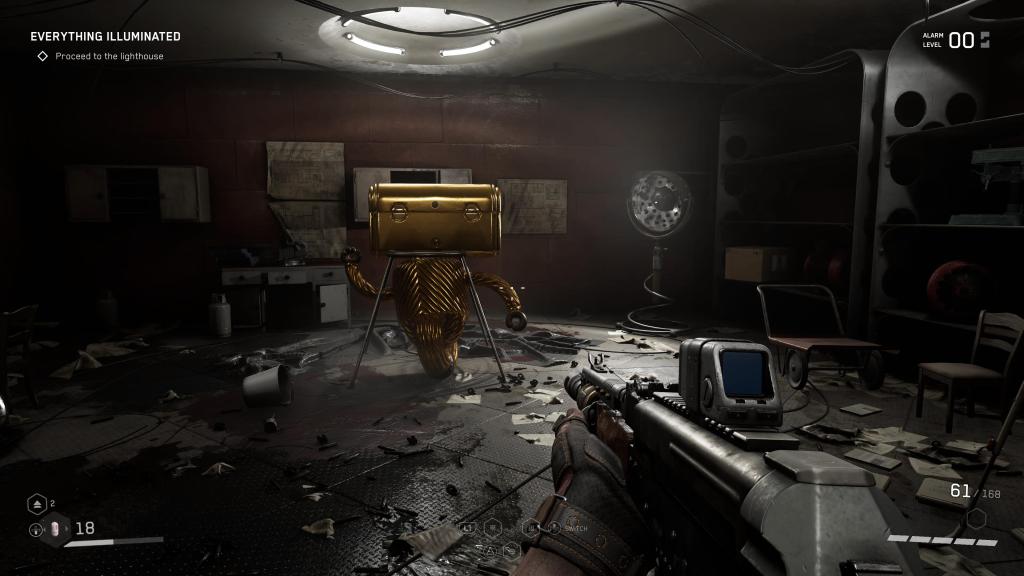
Task: Select the eject-arrow hexagon icon
Action: click(37, 503)
